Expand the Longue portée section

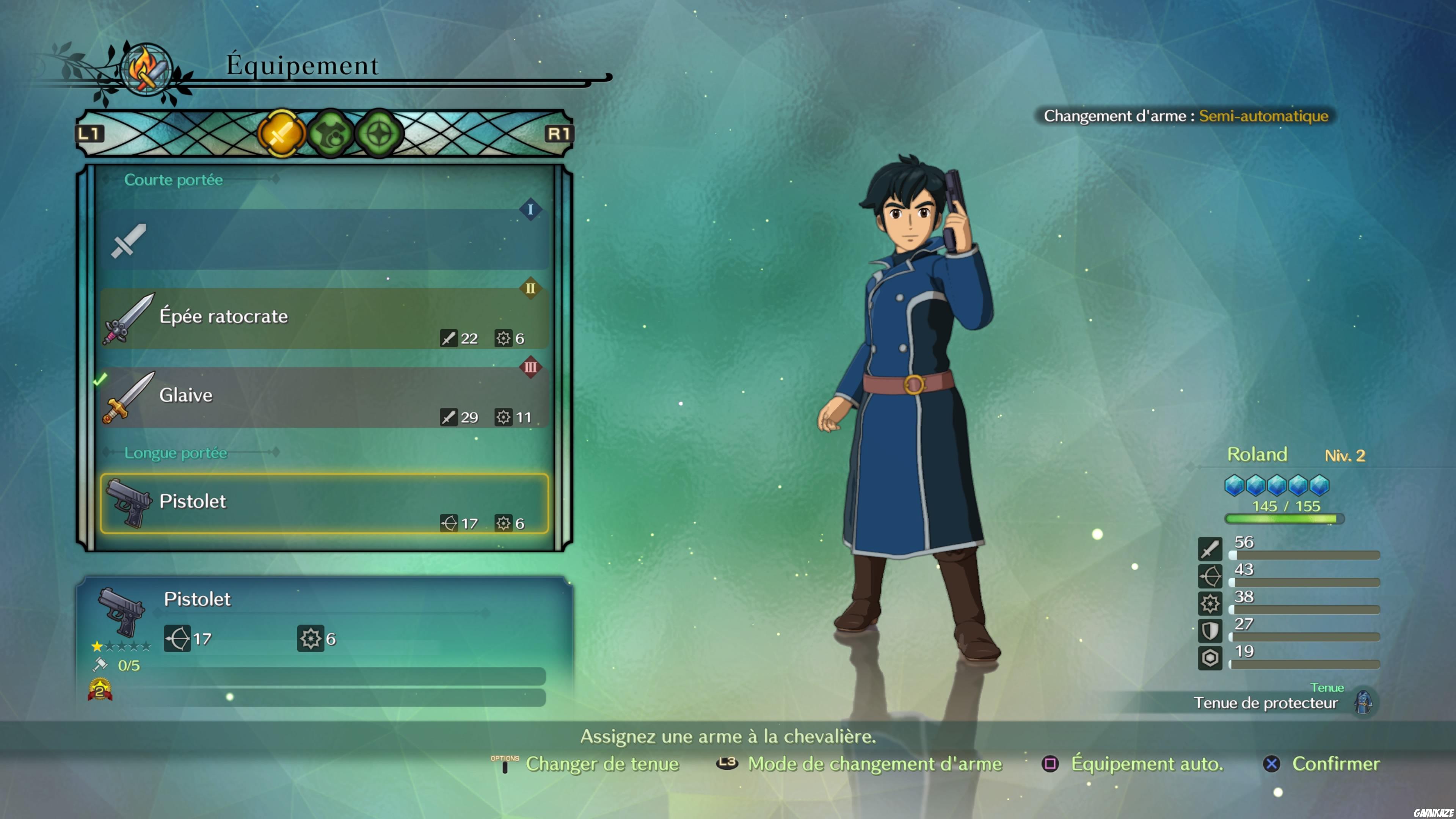click(176, 453)
